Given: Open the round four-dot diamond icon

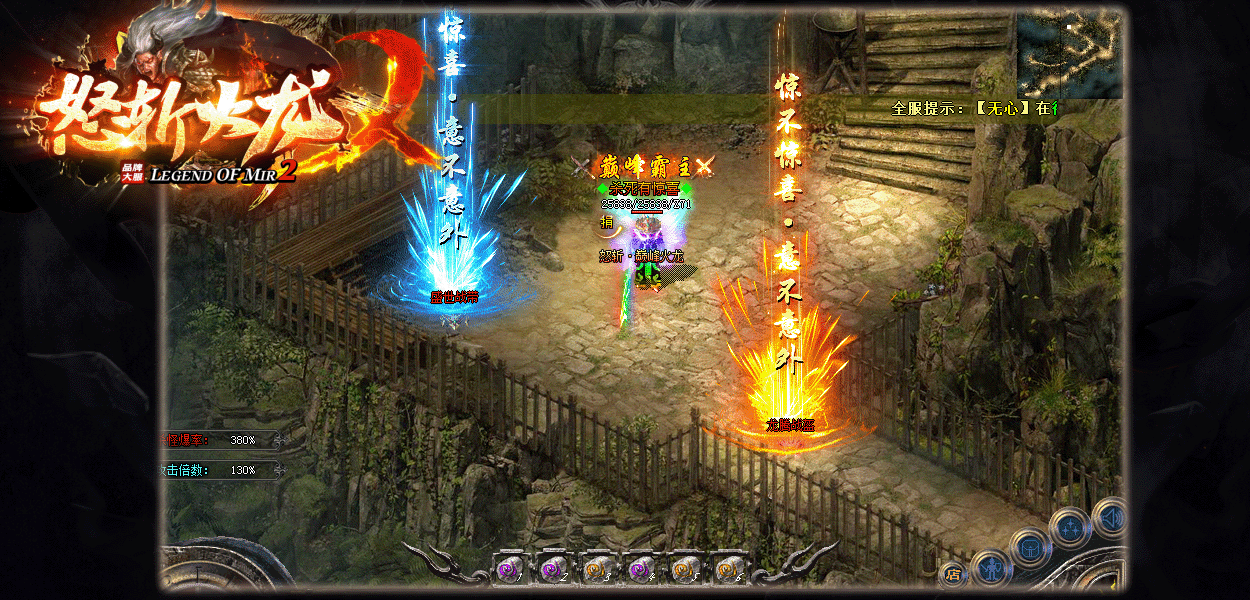Looking at the screenshot, I should click(1069, 526).
